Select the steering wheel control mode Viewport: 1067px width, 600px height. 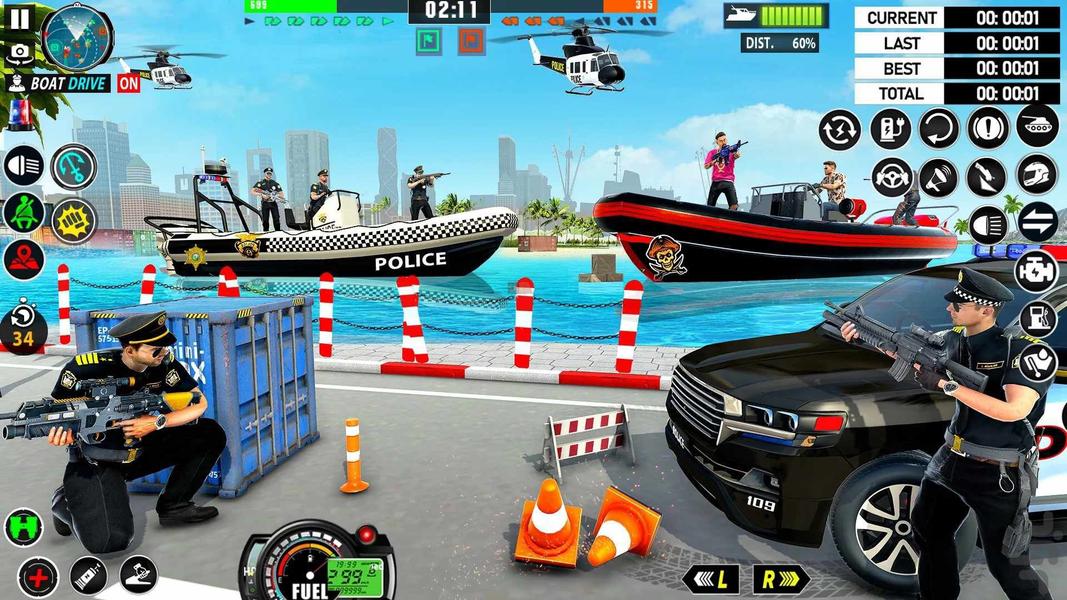click(x=891, y=177)
